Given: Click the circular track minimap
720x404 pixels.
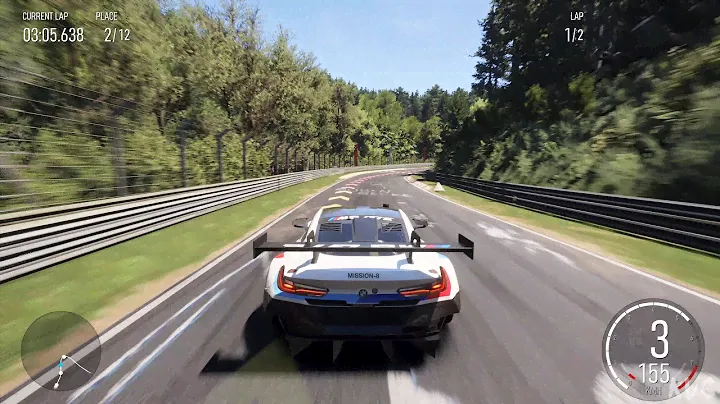Looking at the screenshot, I should 61,351.
